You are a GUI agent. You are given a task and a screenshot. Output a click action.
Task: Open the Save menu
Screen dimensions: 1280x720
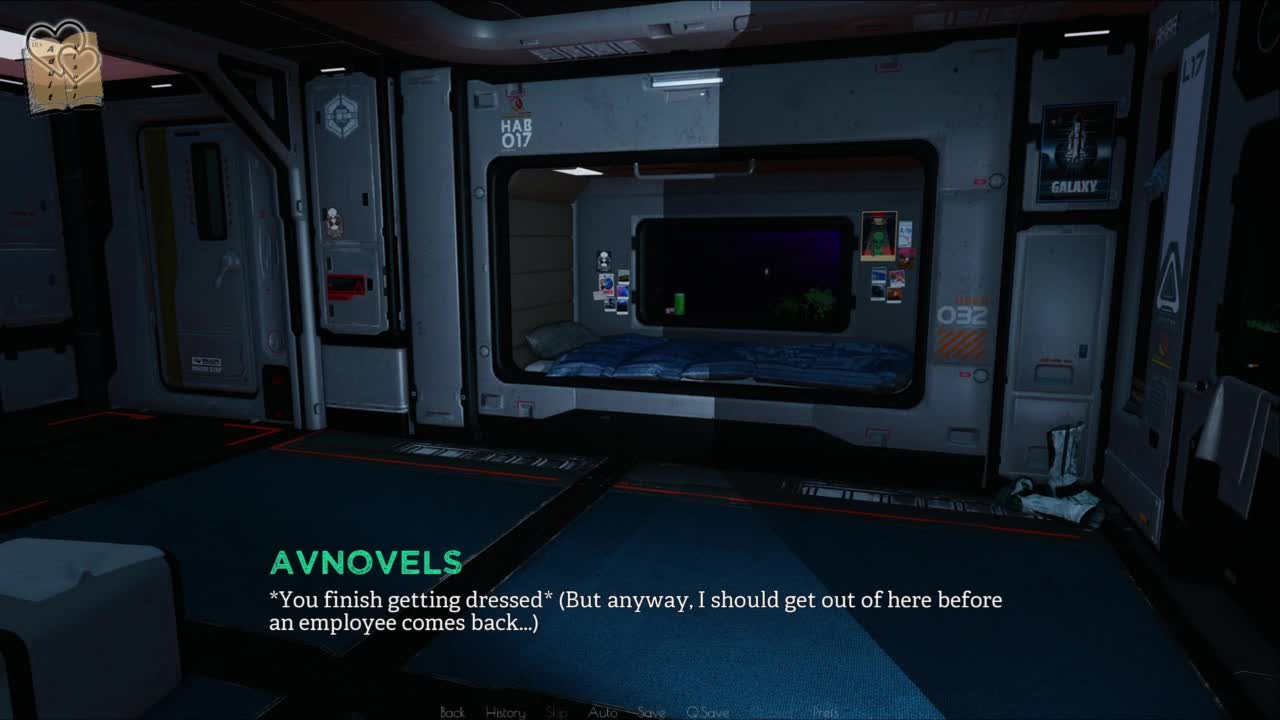(x=651, y=712)
